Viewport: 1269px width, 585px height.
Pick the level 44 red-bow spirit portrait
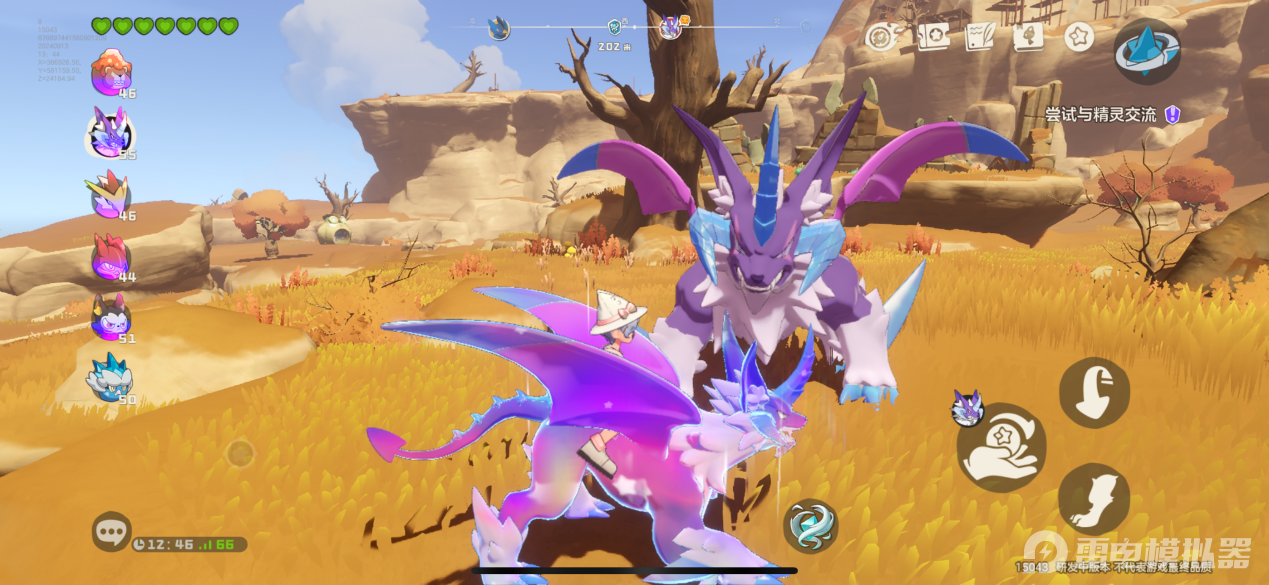click(x=109, y=257)
